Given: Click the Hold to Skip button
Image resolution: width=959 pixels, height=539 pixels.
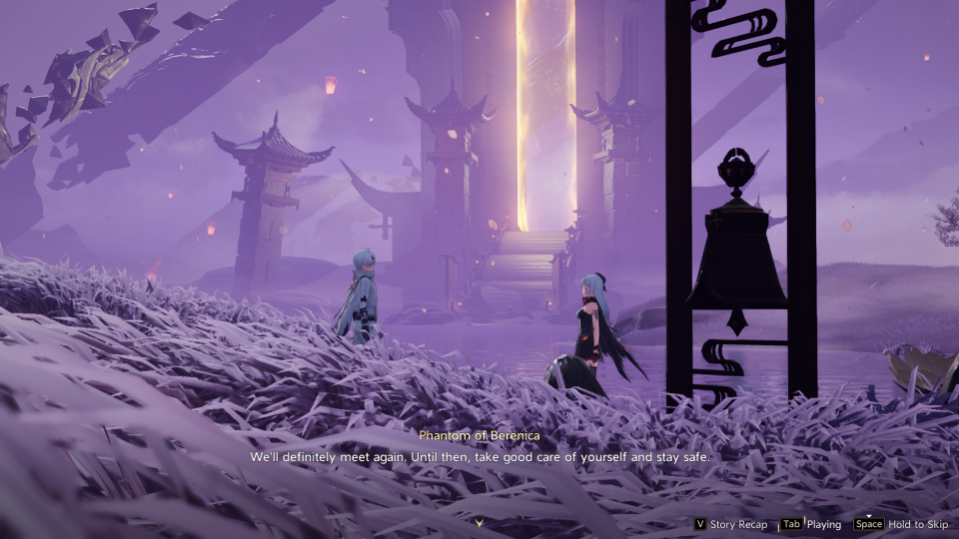Looking at the screenshot, I should coord(900,524).
